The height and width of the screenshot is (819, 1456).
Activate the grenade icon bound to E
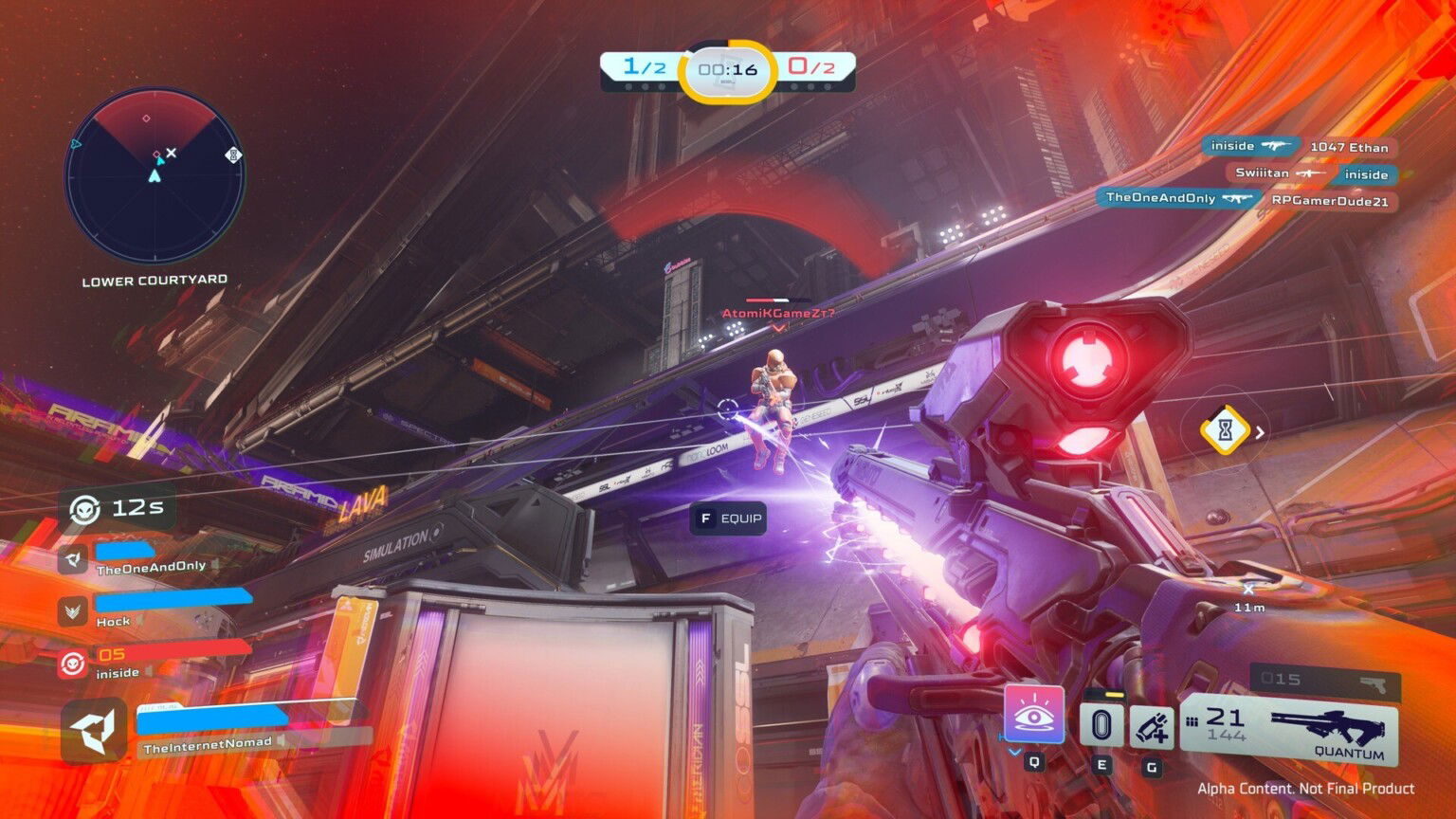pos(1102,725)
